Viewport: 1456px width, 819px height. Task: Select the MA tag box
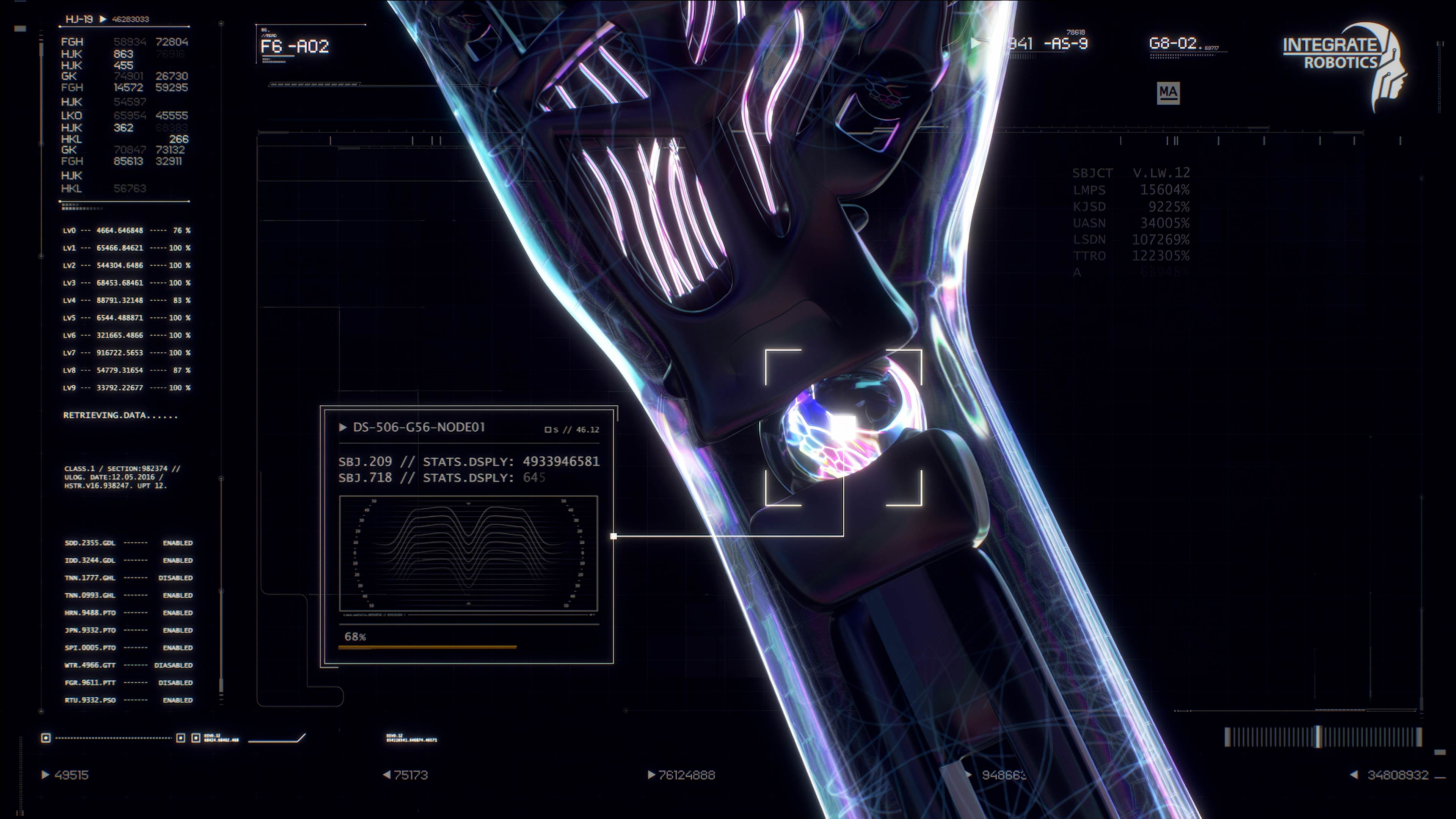coord(1168,92)
